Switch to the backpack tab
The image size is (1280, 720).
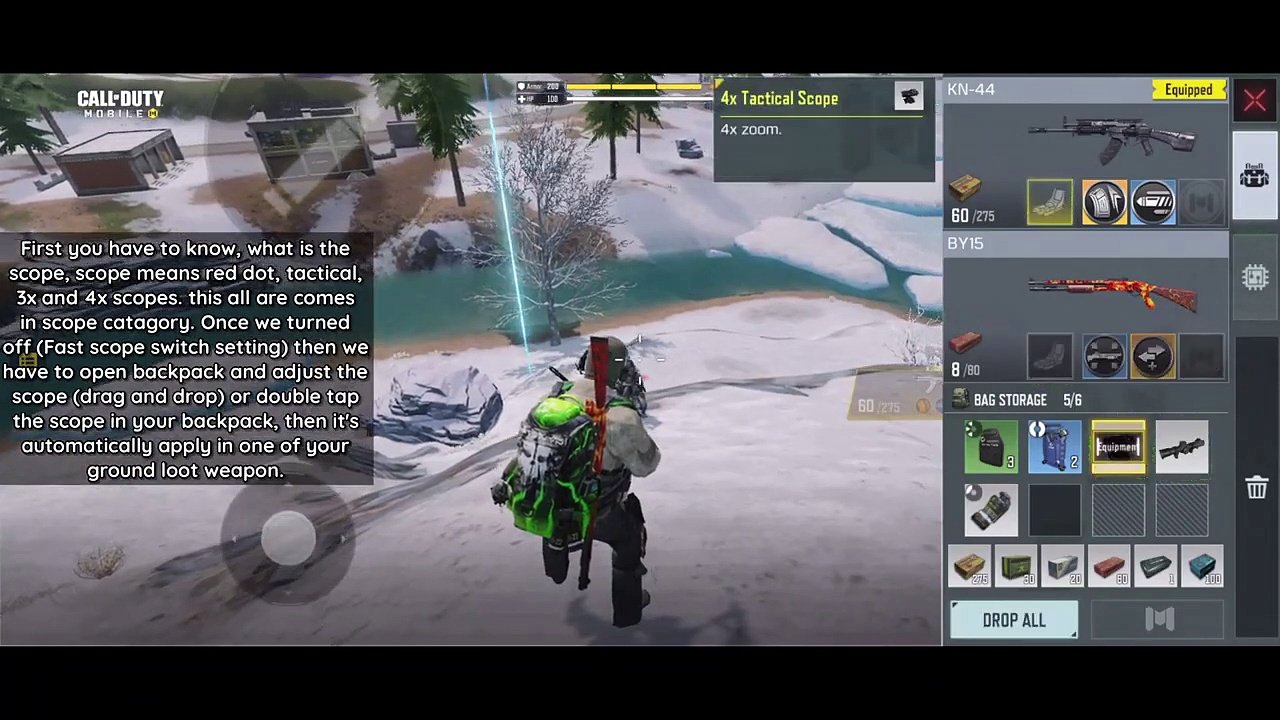(1255, 177)
